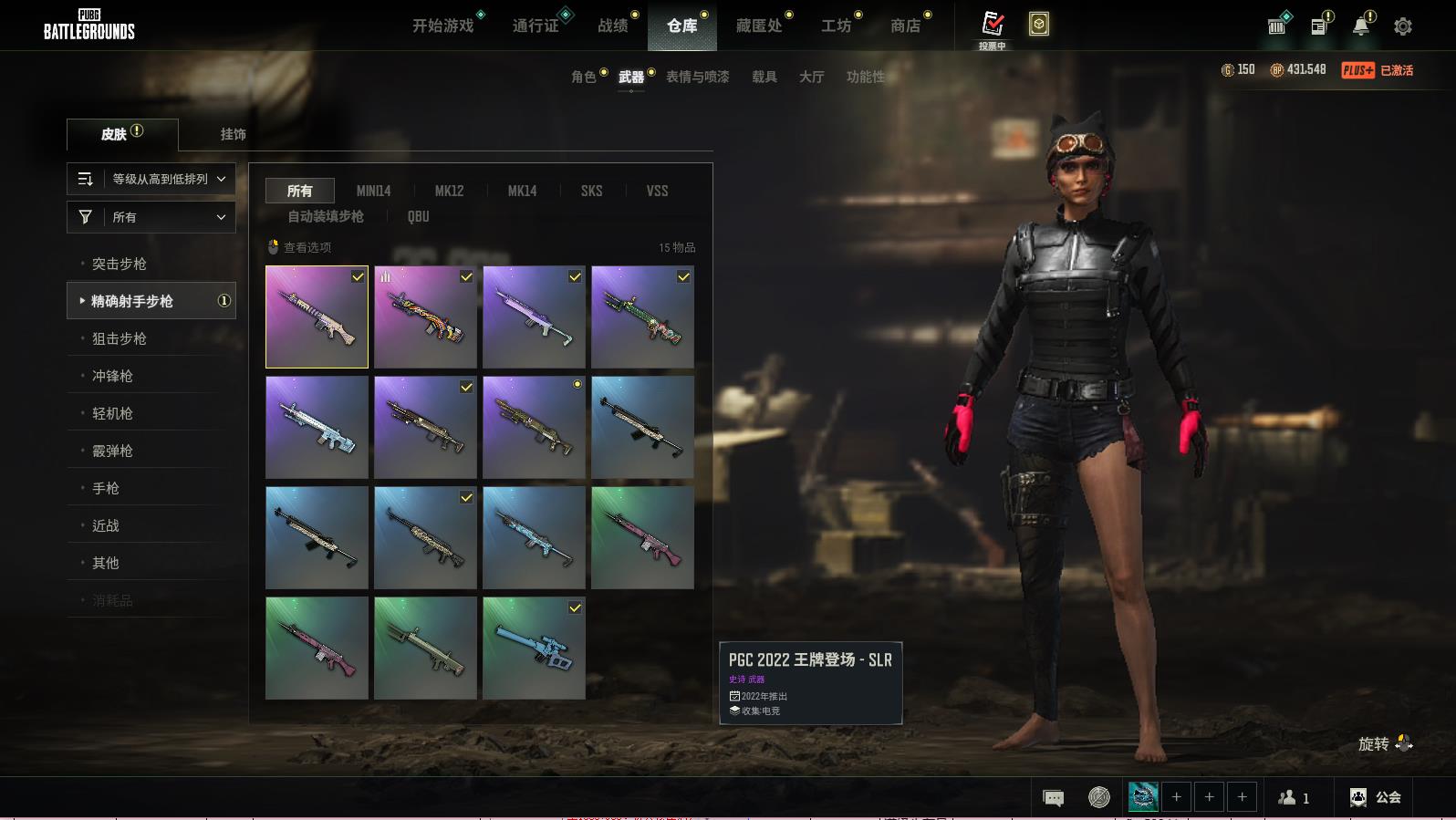
Task: Filter skins by VSS
Action: 657,191
